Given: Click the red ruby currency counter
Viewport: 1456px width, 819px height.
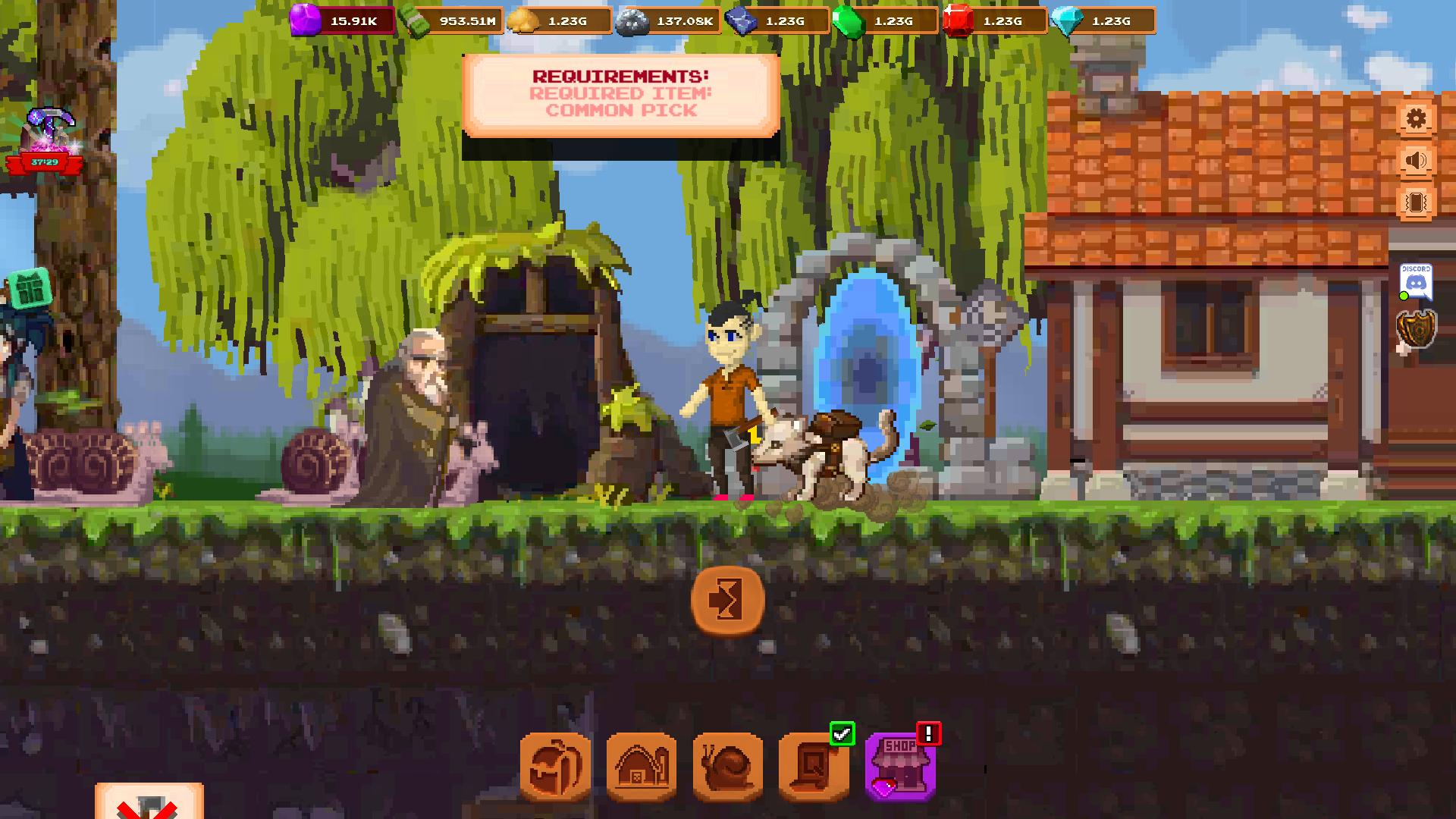Looking at the screenshot, I should click(994, 21).
